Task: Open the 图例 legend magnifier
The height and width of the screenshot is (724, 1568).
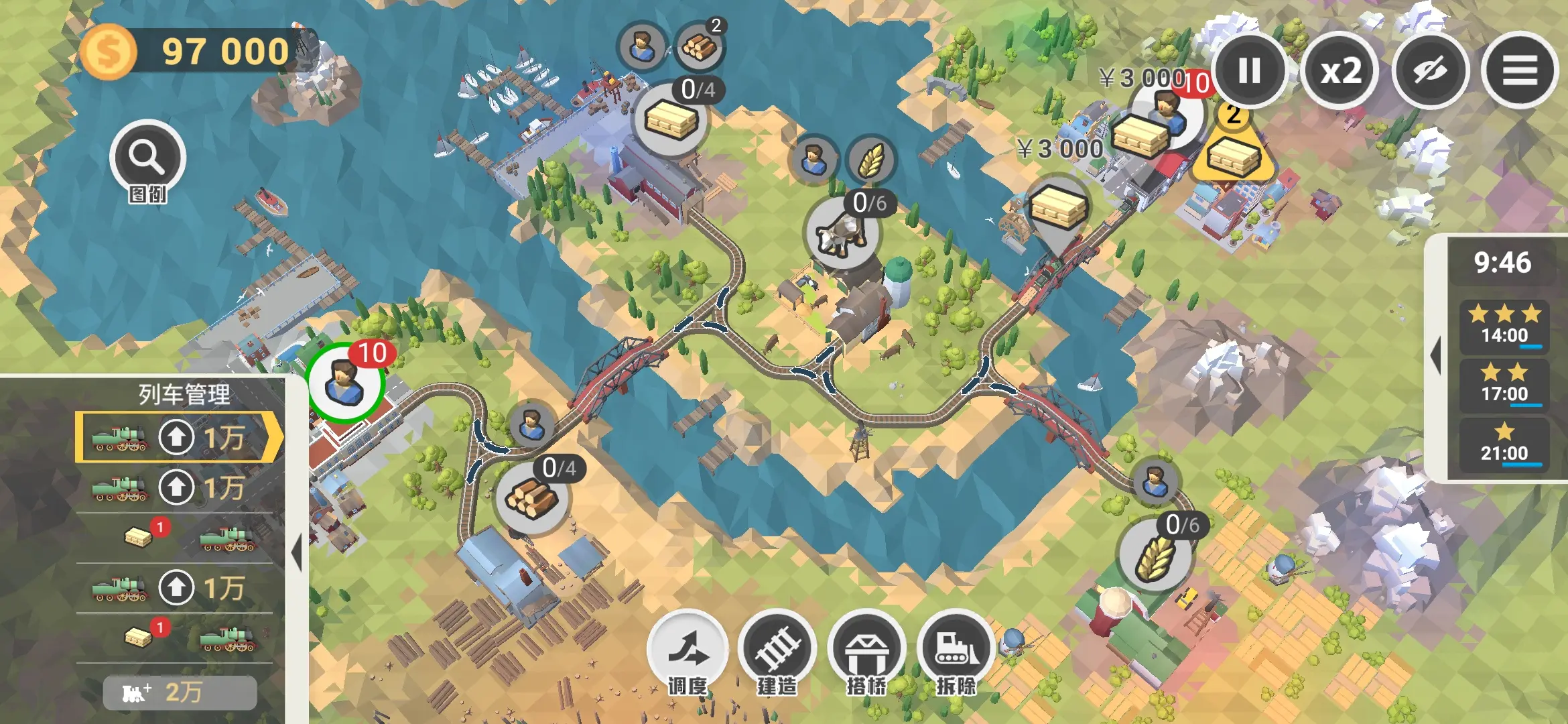Action: point(147,158)
